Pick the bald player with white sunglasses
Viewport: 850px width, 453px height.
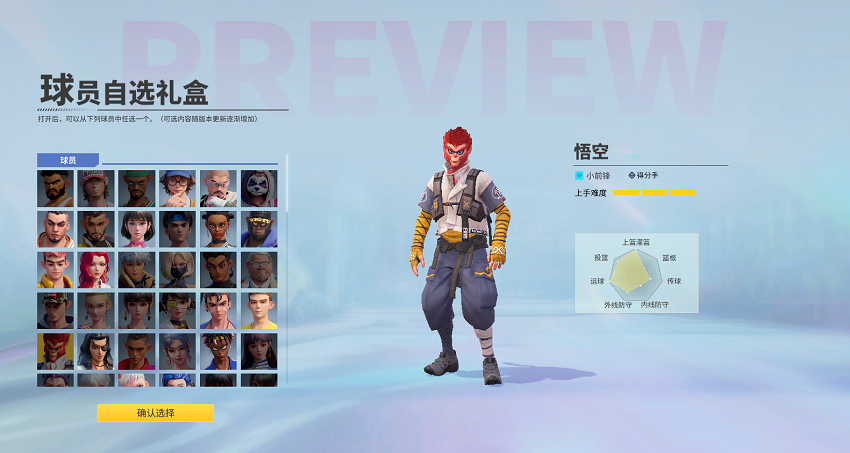click(218, 188)
